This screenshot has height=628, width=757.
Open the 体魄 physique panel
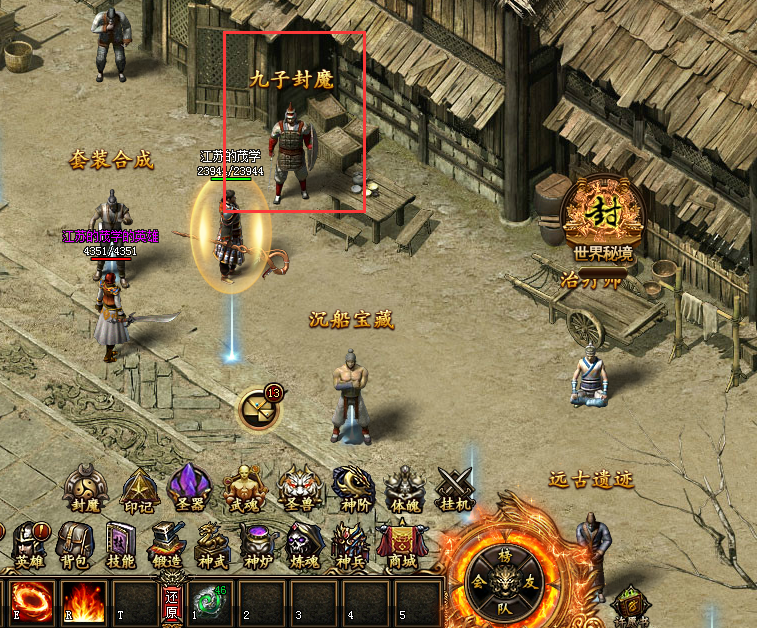(404, 487)
